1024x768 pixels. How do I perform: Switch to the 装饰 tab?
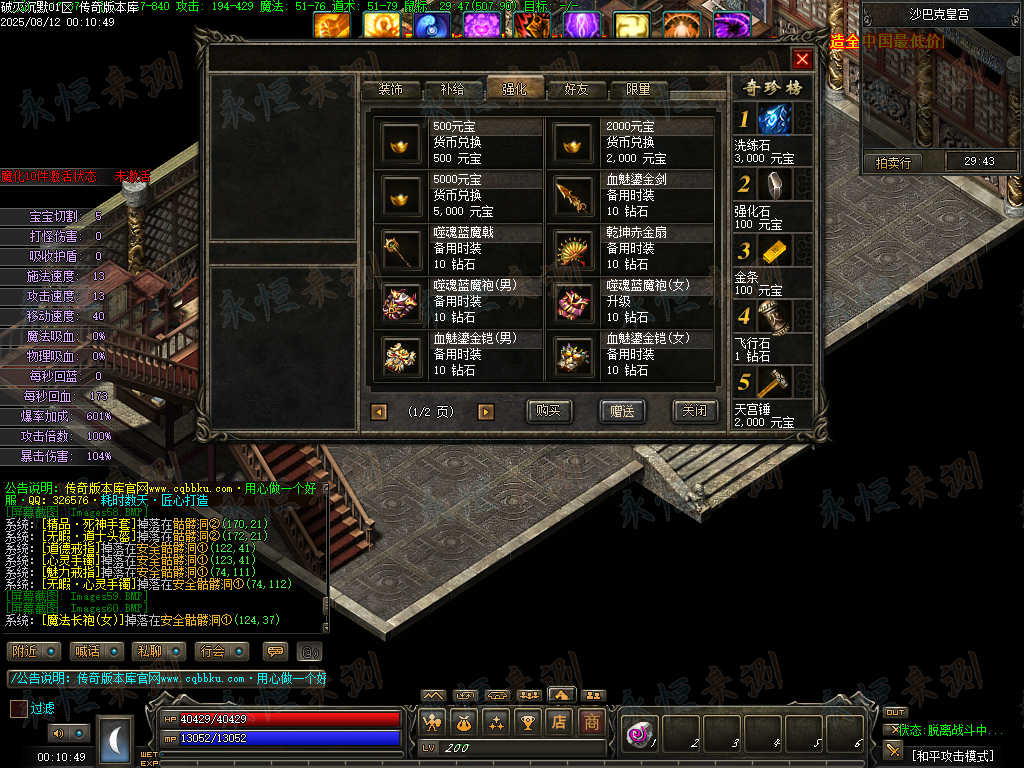coord(390,89)
